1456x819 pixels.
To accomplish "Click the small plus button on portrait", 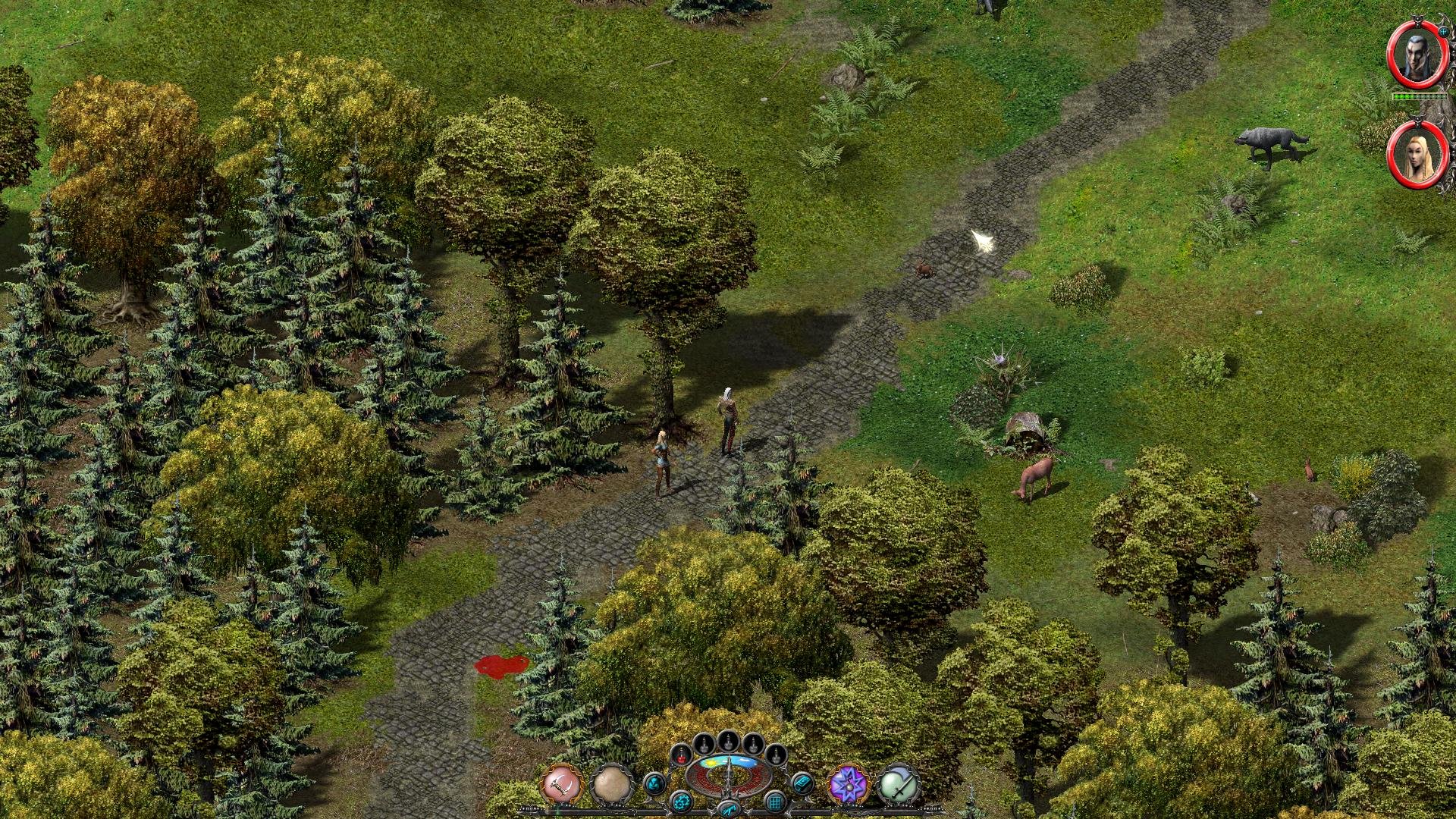I will pyautogui.click(x=1444, y=32).
